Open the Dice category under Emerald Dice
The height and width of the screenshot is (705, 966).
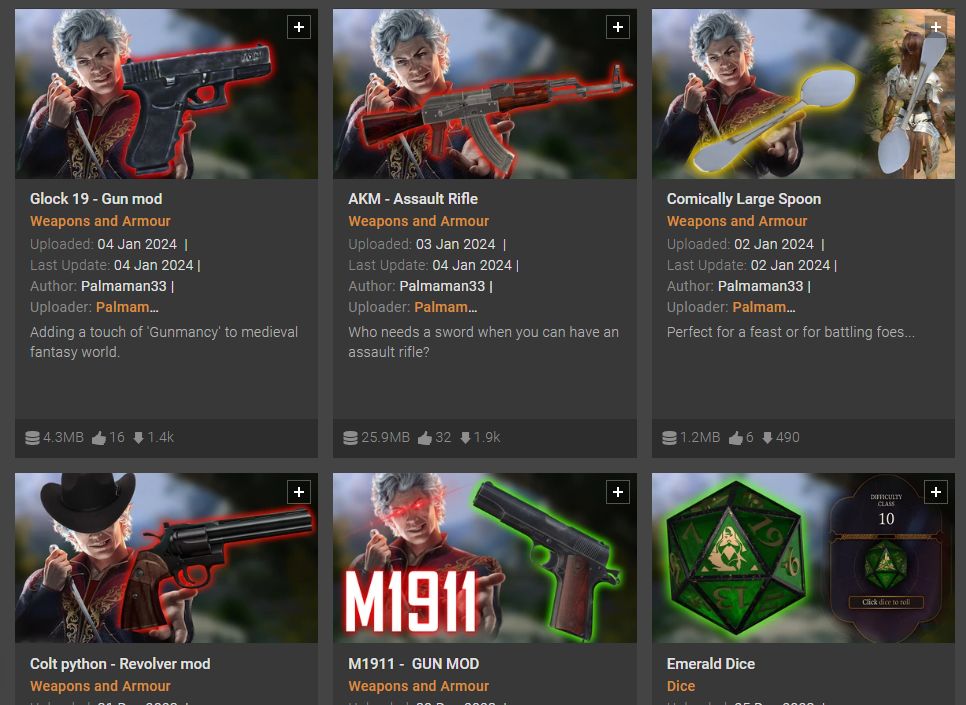[x=681, y=686]
